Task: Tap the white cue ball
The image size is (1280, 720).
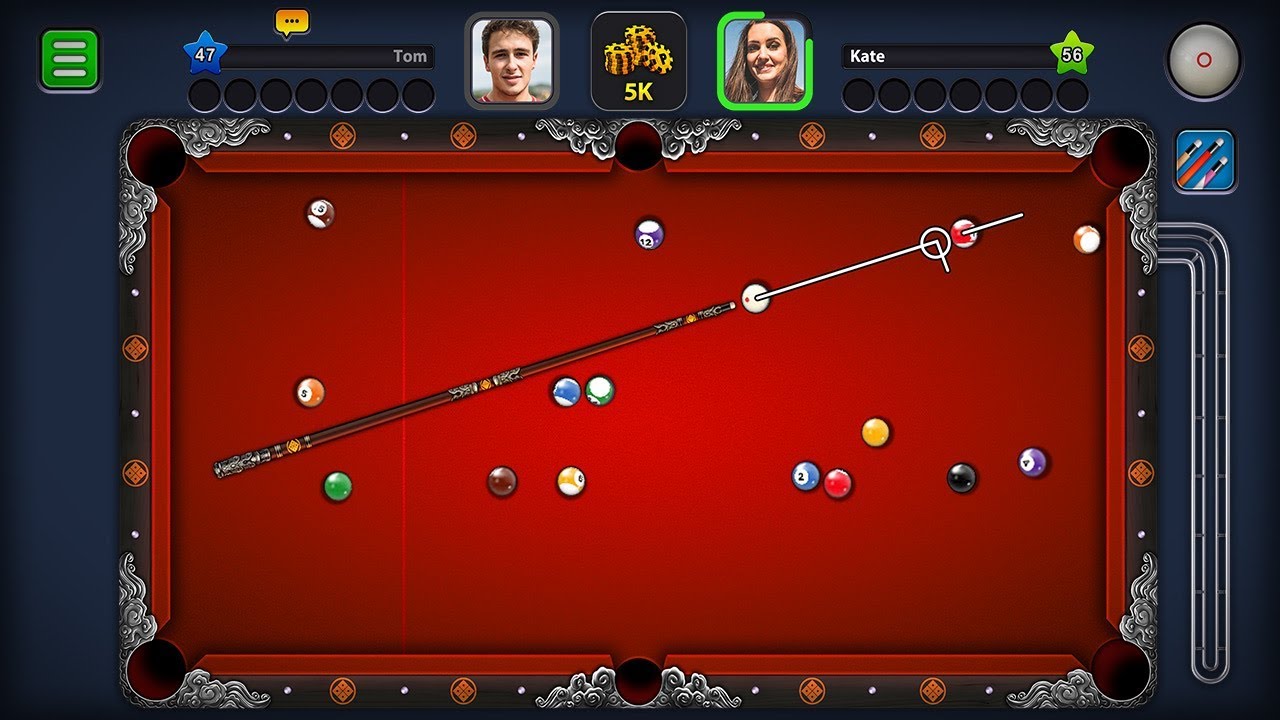Action: pos(757,298)
